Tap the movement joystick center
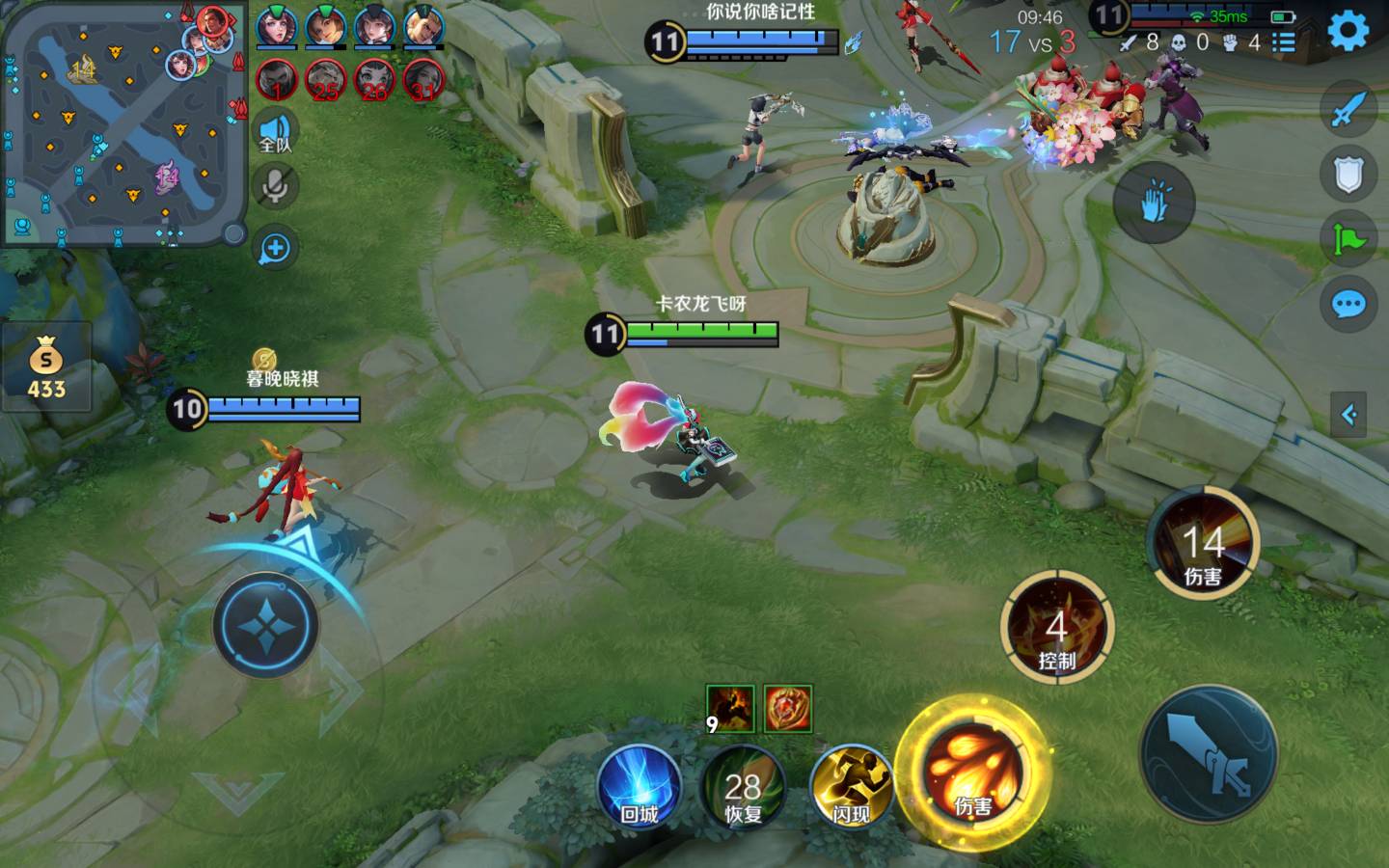This screenshot has height=868, width=1389. pyautogui.click(x=265, y=625)
